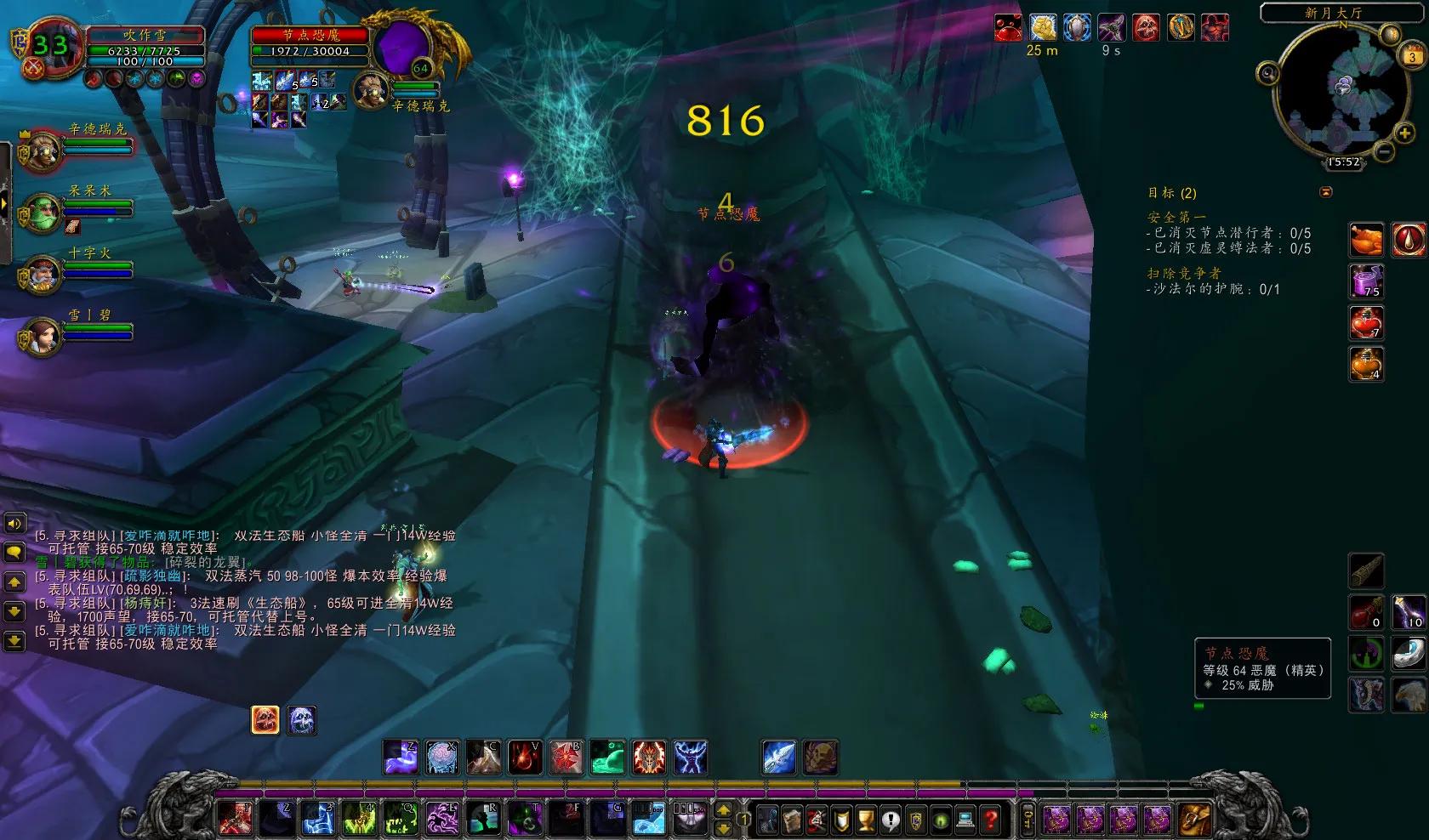
Task: Expand the left-edge panel arrow tab
Action: click(6, 203)
